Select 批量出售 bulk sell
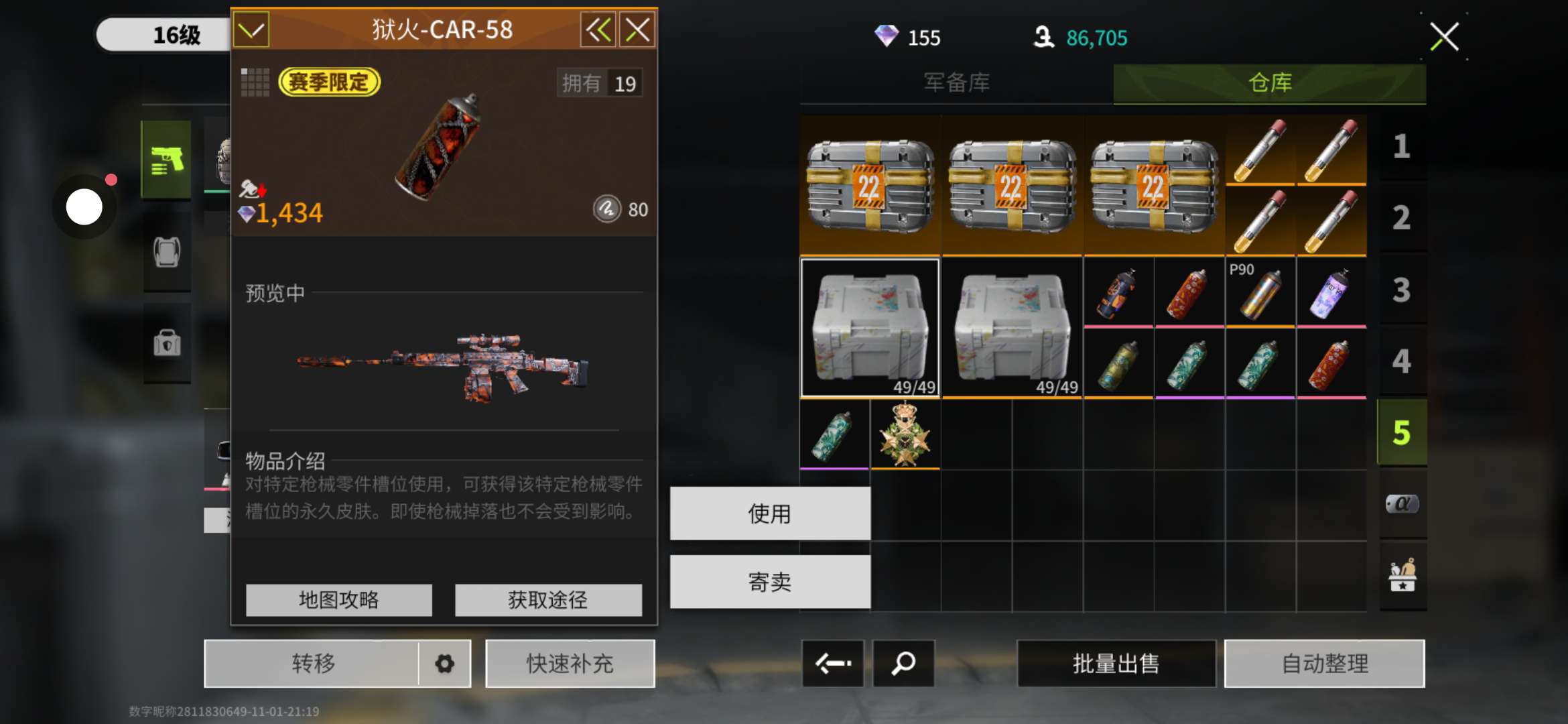The width and height of the screenshot is (1568, 724). tap(1116, 664)
